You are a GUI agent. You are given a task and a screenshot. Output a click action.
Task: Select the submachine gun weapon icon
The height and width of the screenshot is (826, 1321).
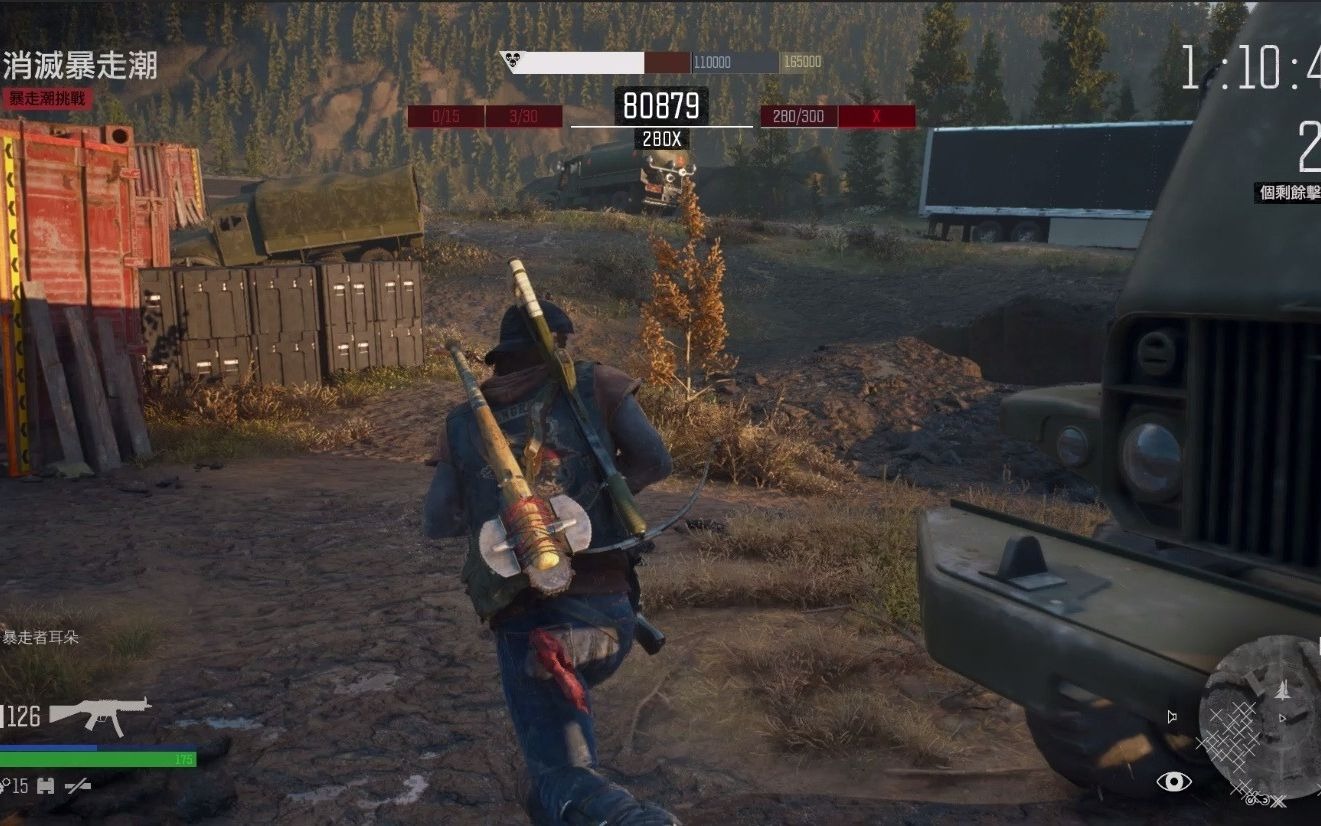point(100,713)
